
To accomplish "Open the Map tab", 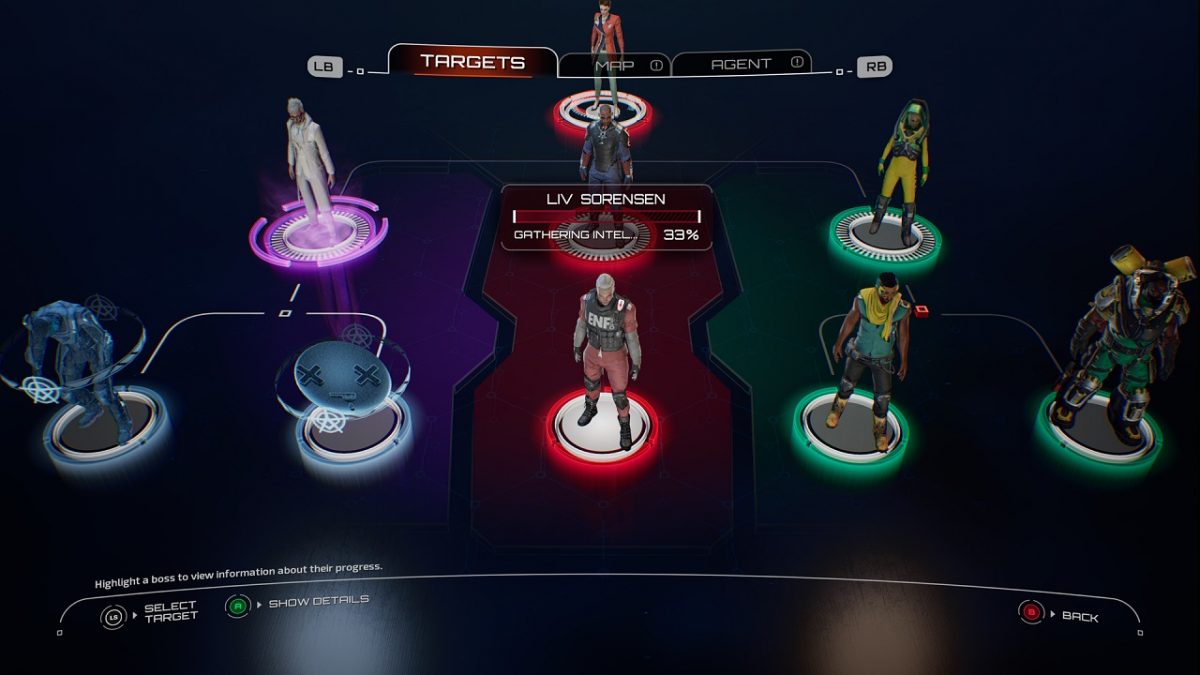I will click(x=614, y=65).
